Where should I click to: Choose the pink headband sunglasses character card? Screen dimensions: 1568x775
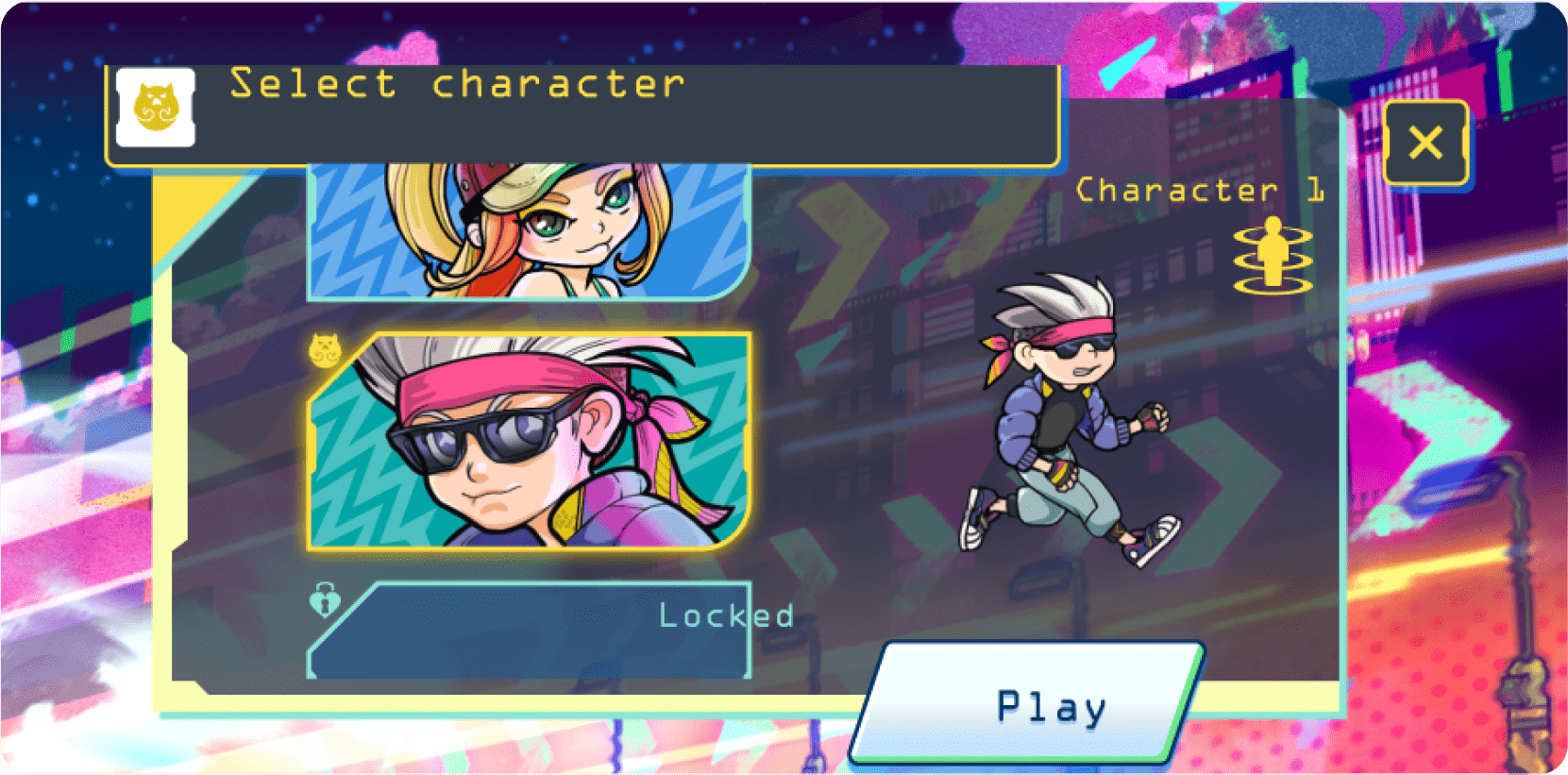[x=529, y=441]
